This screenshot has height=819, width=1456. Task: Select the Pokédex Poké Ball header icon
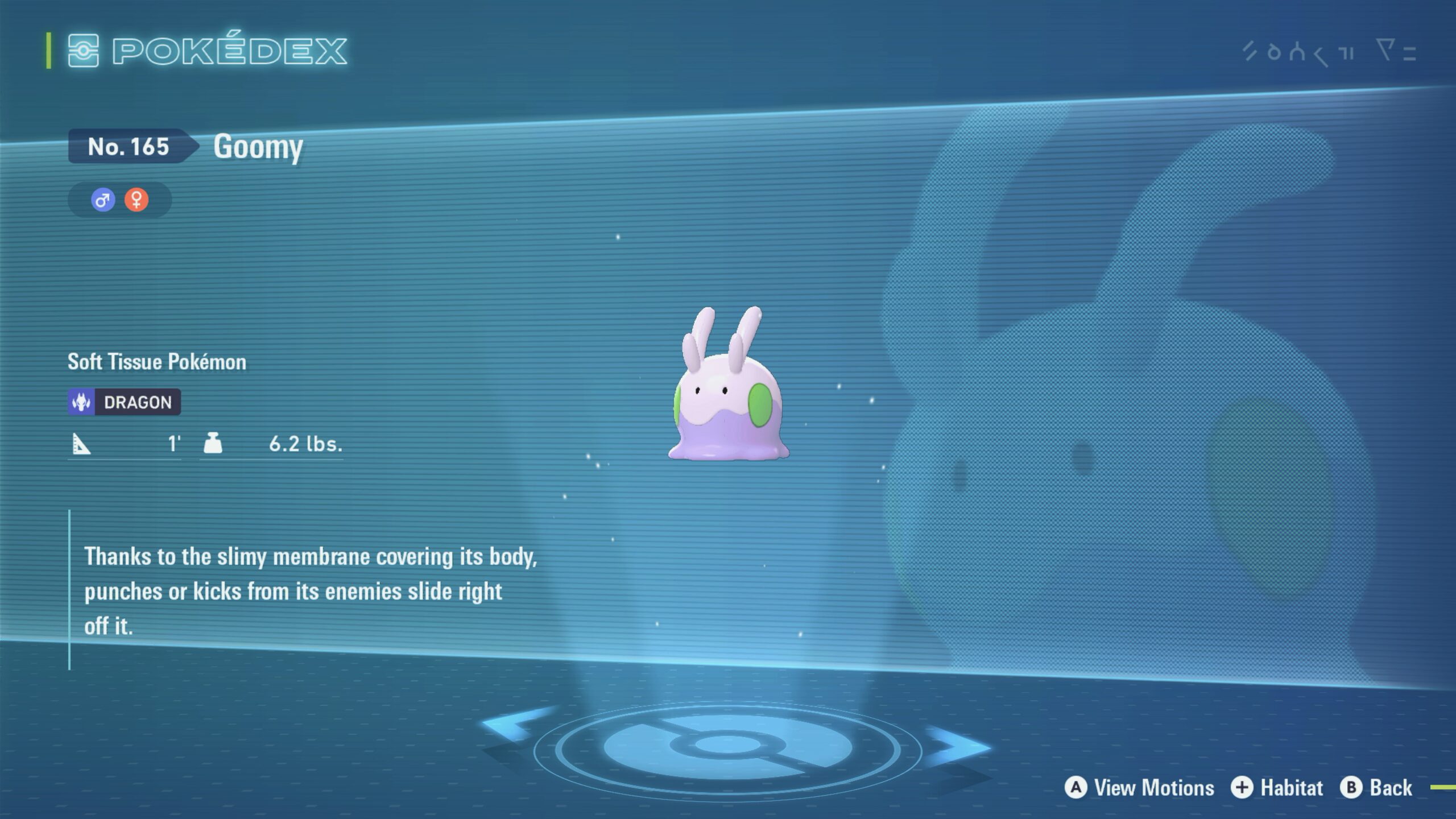point(84,51)
